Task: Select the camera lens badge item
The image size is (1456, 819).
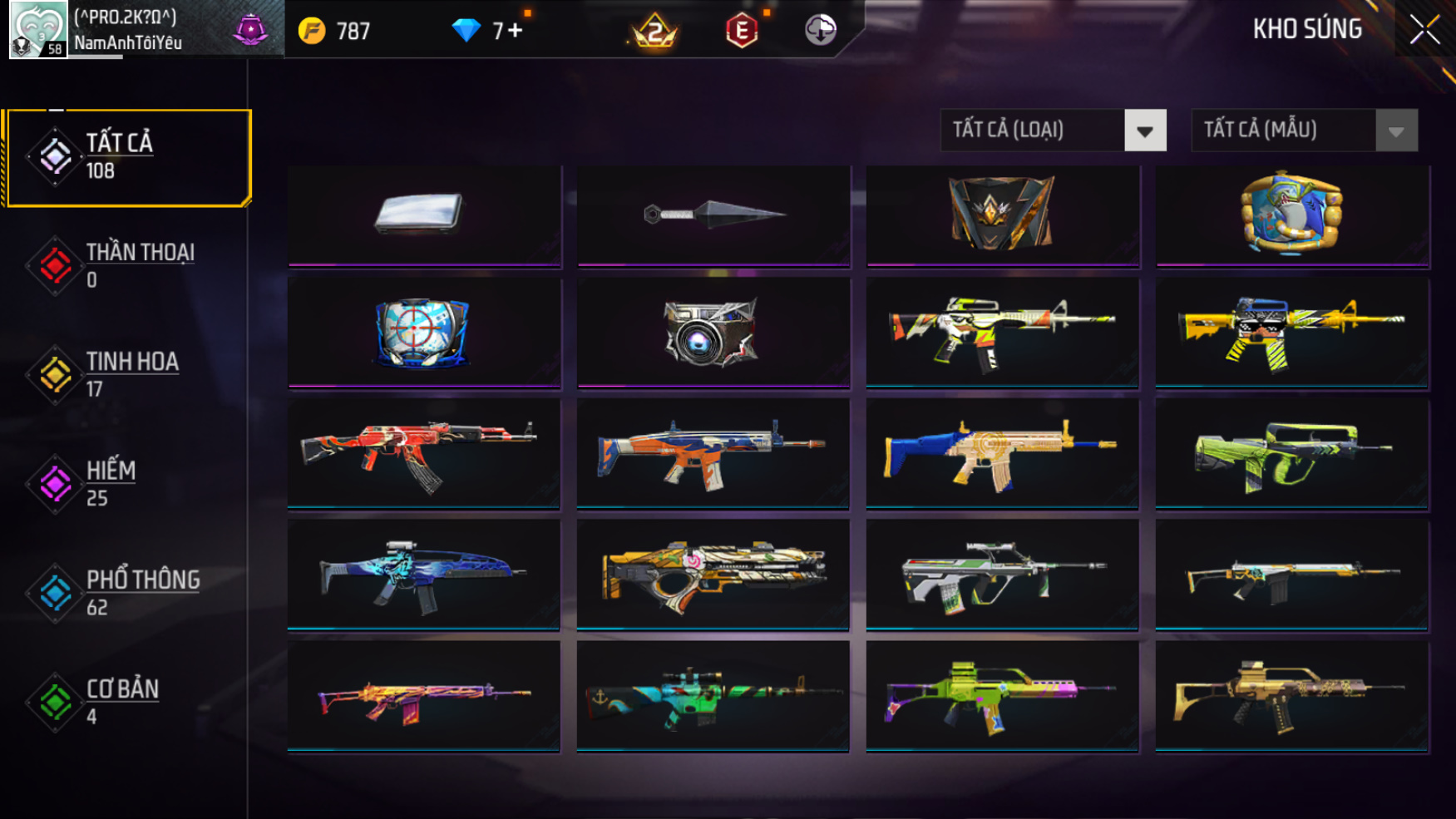Action: pyautogui.click(x=712, y=333)
